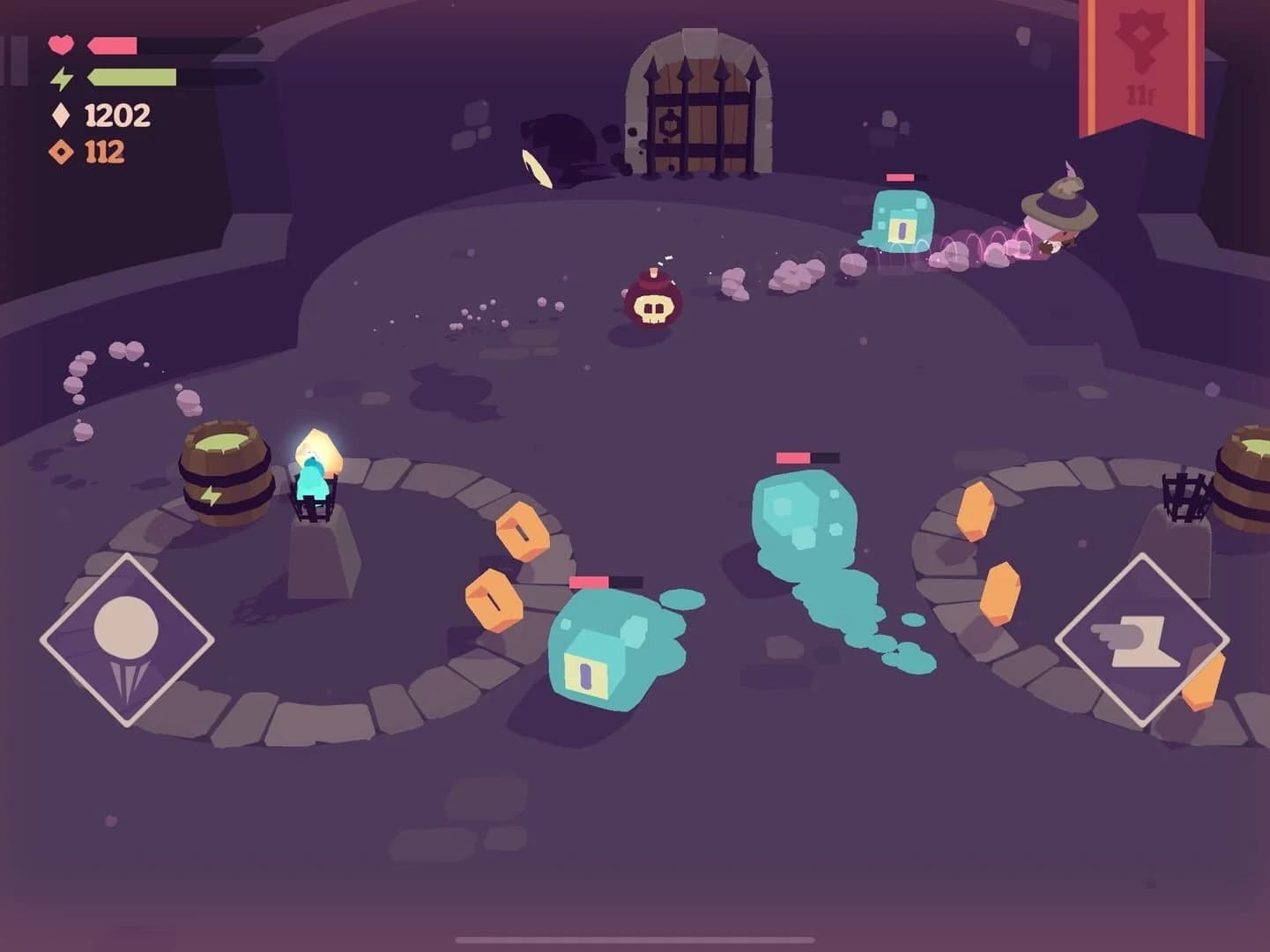Click the white gem count 1202
The image size is (1270, 952).
[x=116, y=115]
